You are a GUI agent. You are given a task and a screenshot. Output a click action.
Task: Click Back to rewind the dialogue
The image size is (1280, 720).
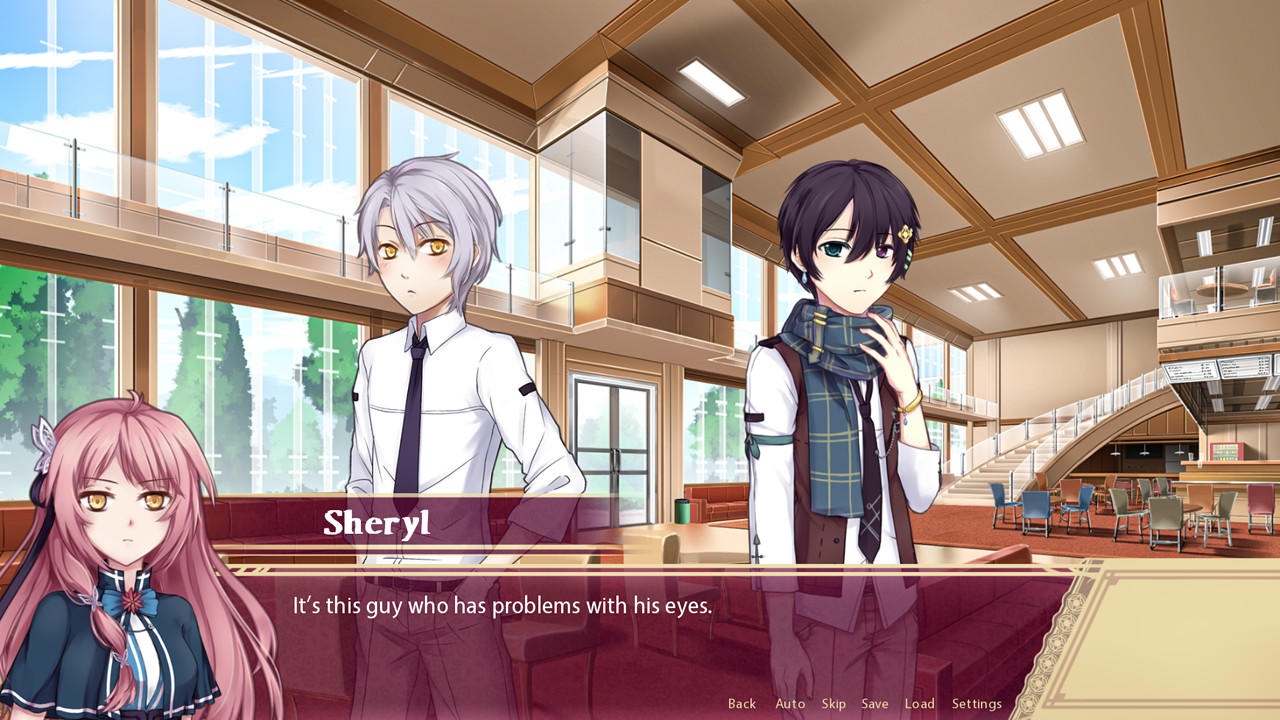[x=742, y=703]
